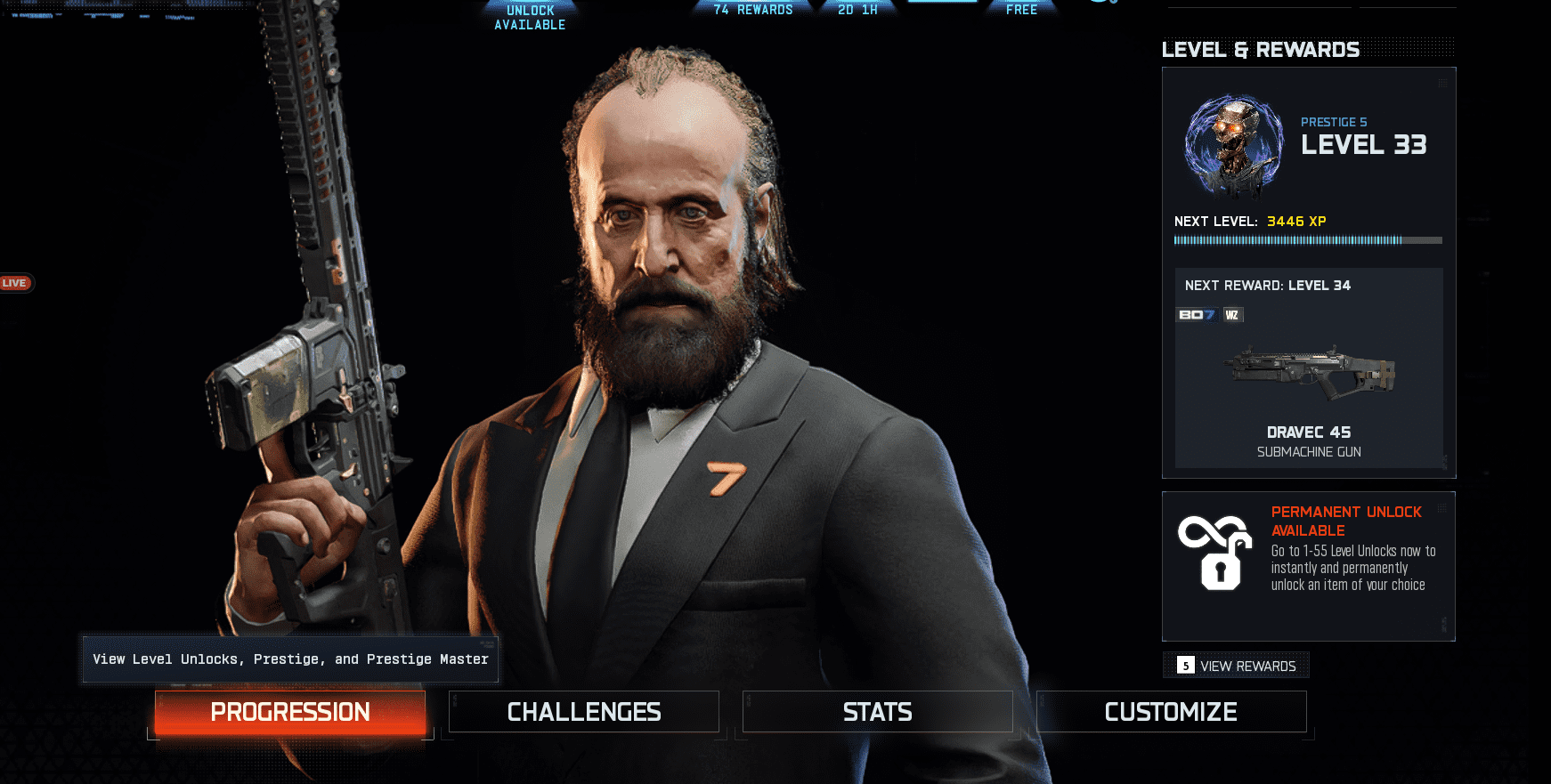The height and width of the screenshot is (784, 1551).
Task: Click the permanent unlock padlock icon
Action: tap(1214, 554)
